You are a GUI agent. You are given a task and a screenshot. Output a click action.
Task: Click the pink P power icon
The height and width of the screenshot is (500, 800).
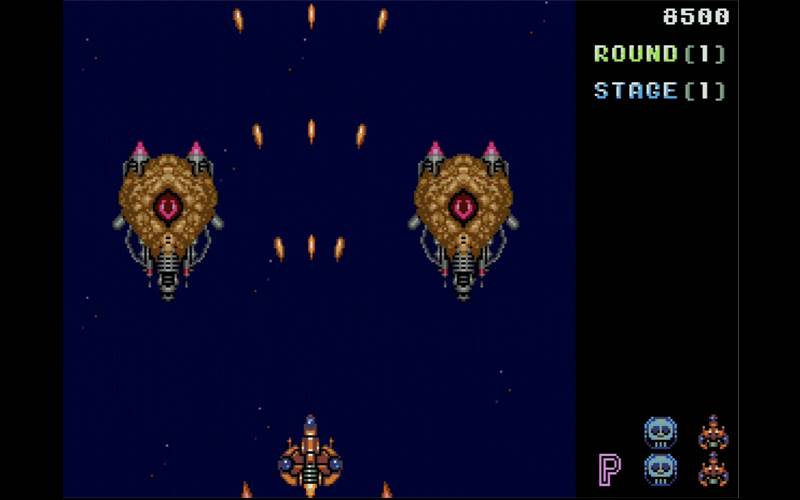coord(609,468)
